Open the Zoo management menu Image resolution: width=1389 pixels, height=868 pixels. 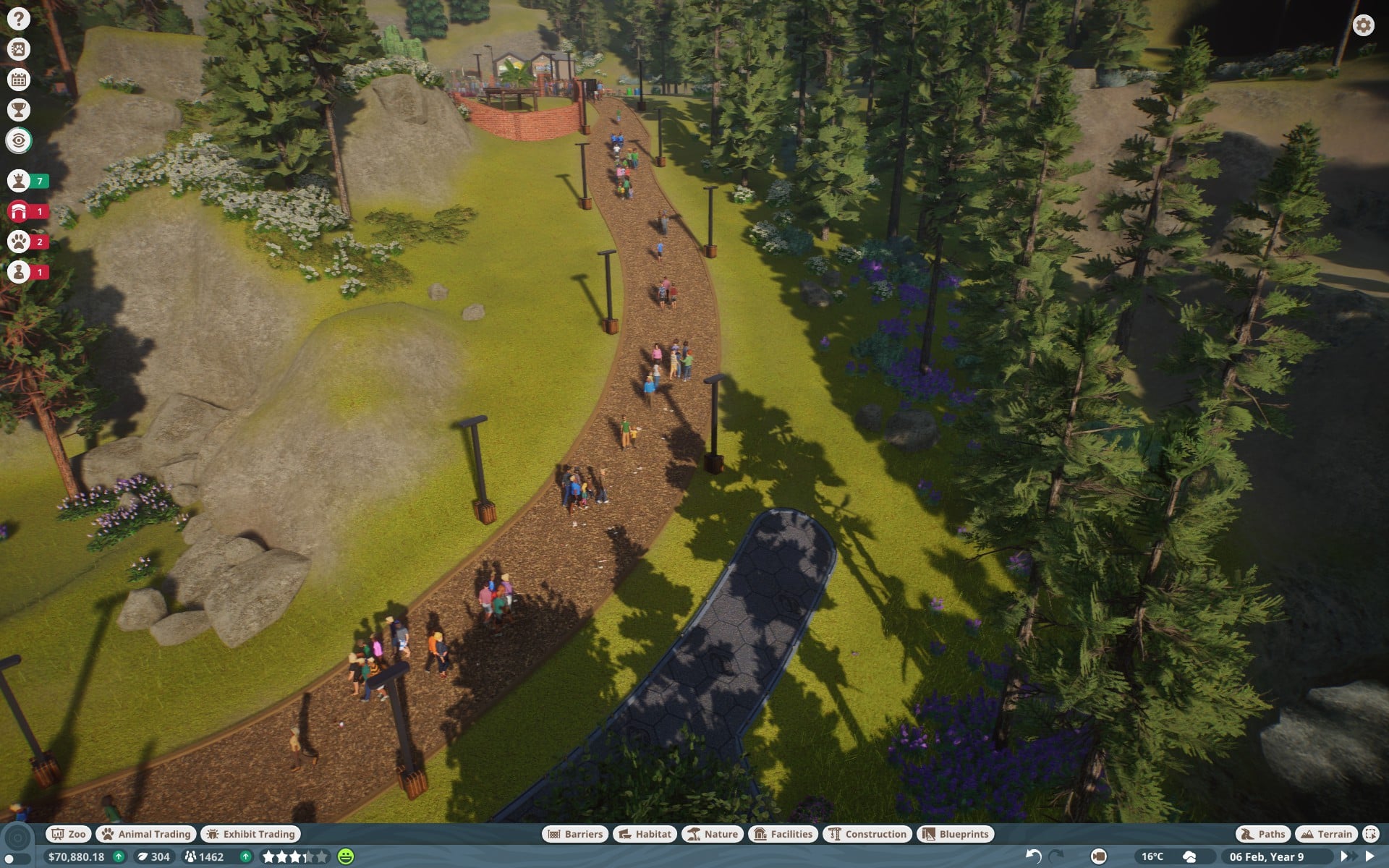click(68, 834)
